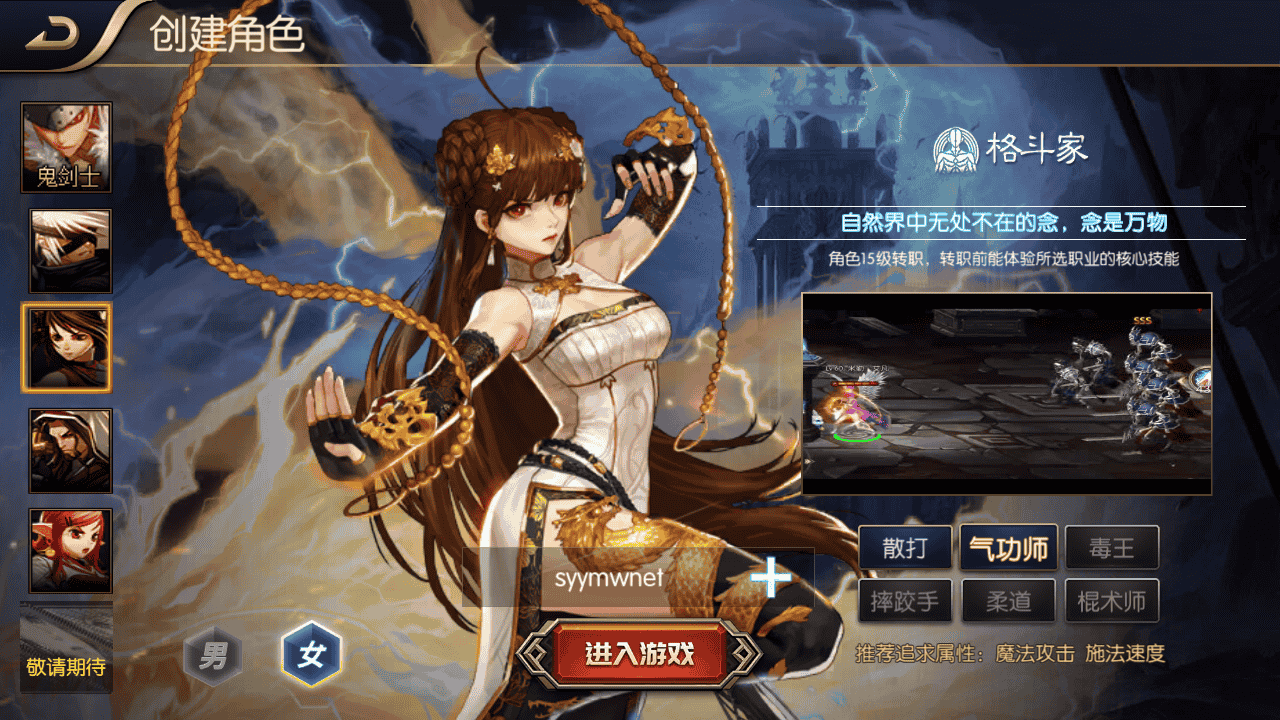This screenshot has width=1280, height=720.
Task: Select the 柔道 subclass
Action: (x=1009, y=602)
